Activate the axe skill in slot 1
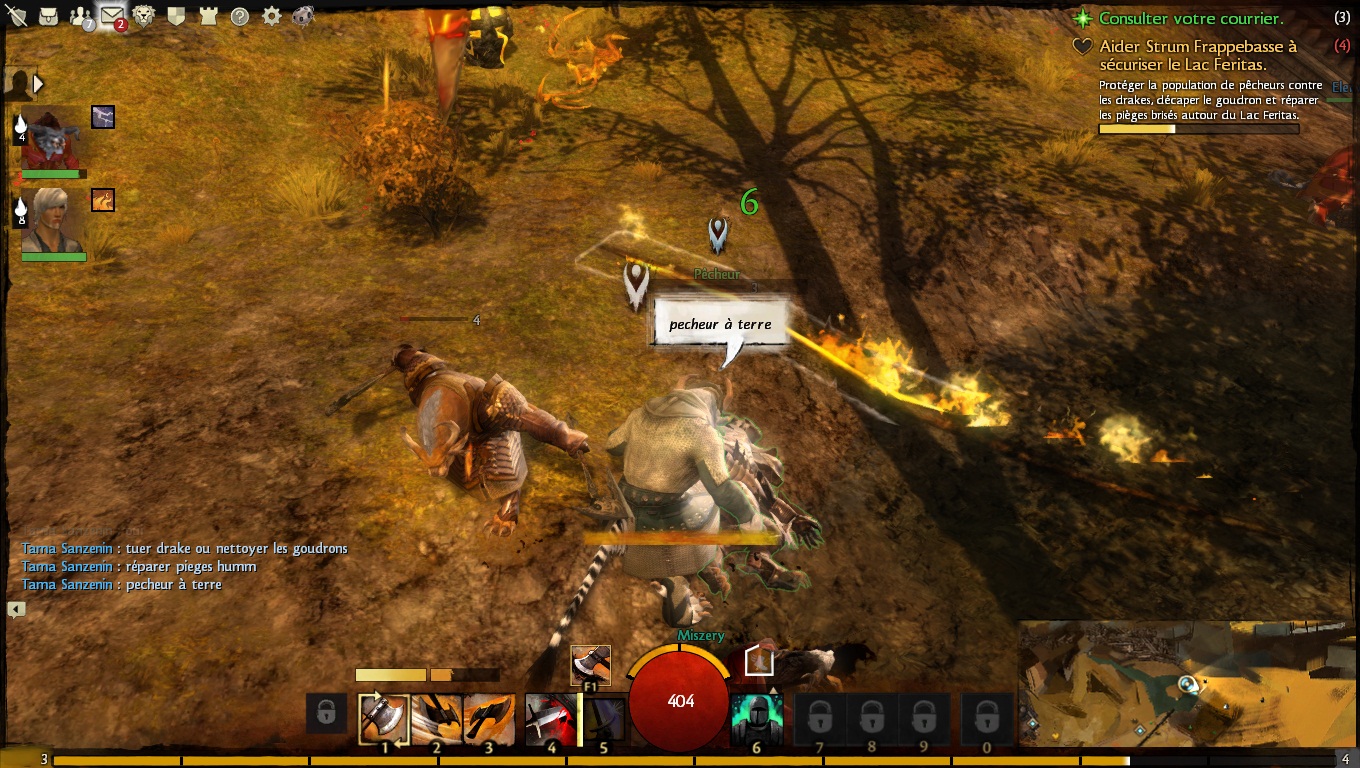 tap(384, 719)
